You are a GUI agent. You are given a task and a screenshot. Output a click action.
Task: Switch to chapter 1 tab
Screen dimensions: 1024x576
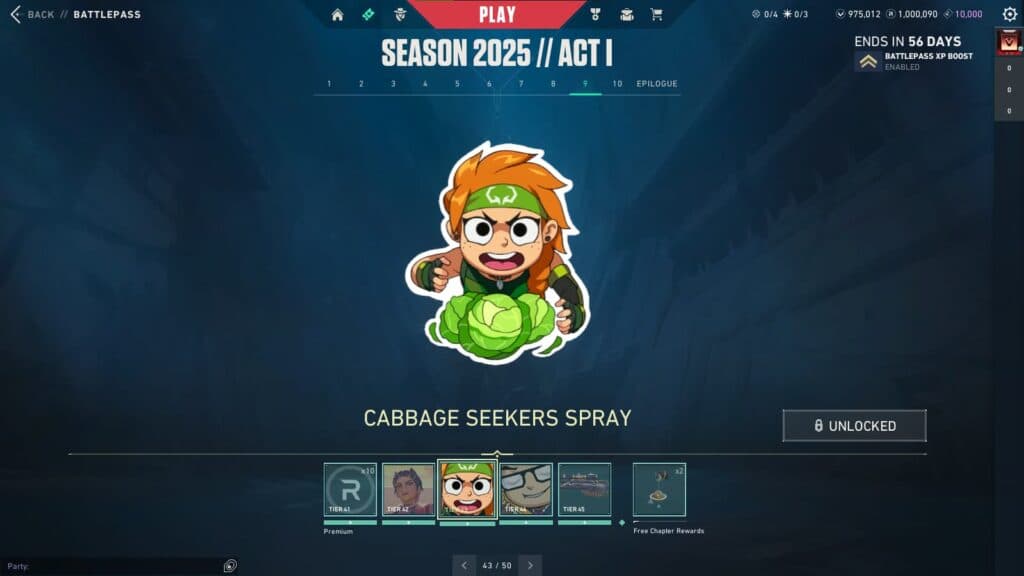(329, 84)
